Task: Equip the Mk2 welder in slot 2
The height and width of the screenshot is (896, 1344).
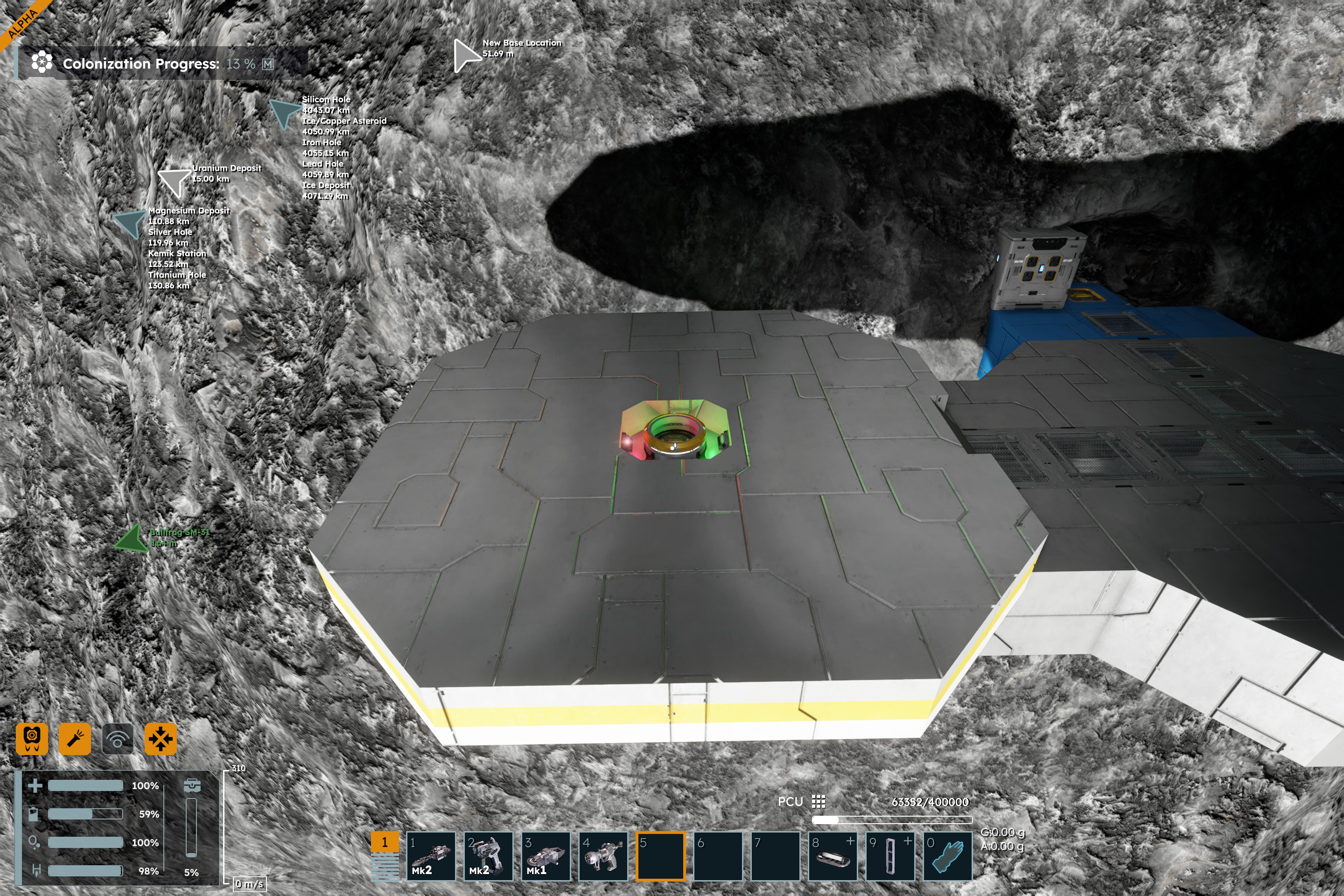Action: point(487,855)
